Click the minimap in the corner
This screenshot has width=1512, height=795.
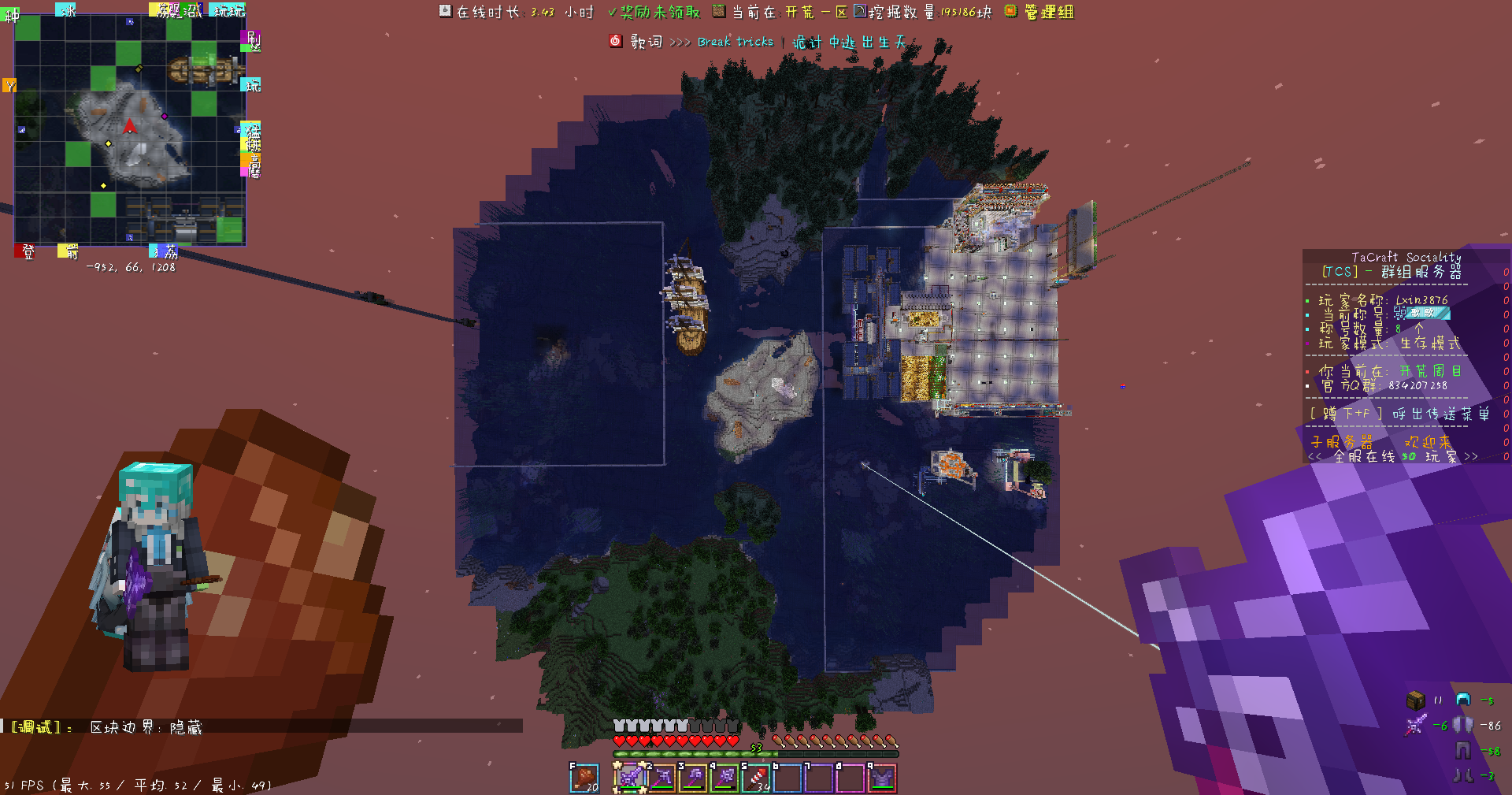[x=130, y=130]
